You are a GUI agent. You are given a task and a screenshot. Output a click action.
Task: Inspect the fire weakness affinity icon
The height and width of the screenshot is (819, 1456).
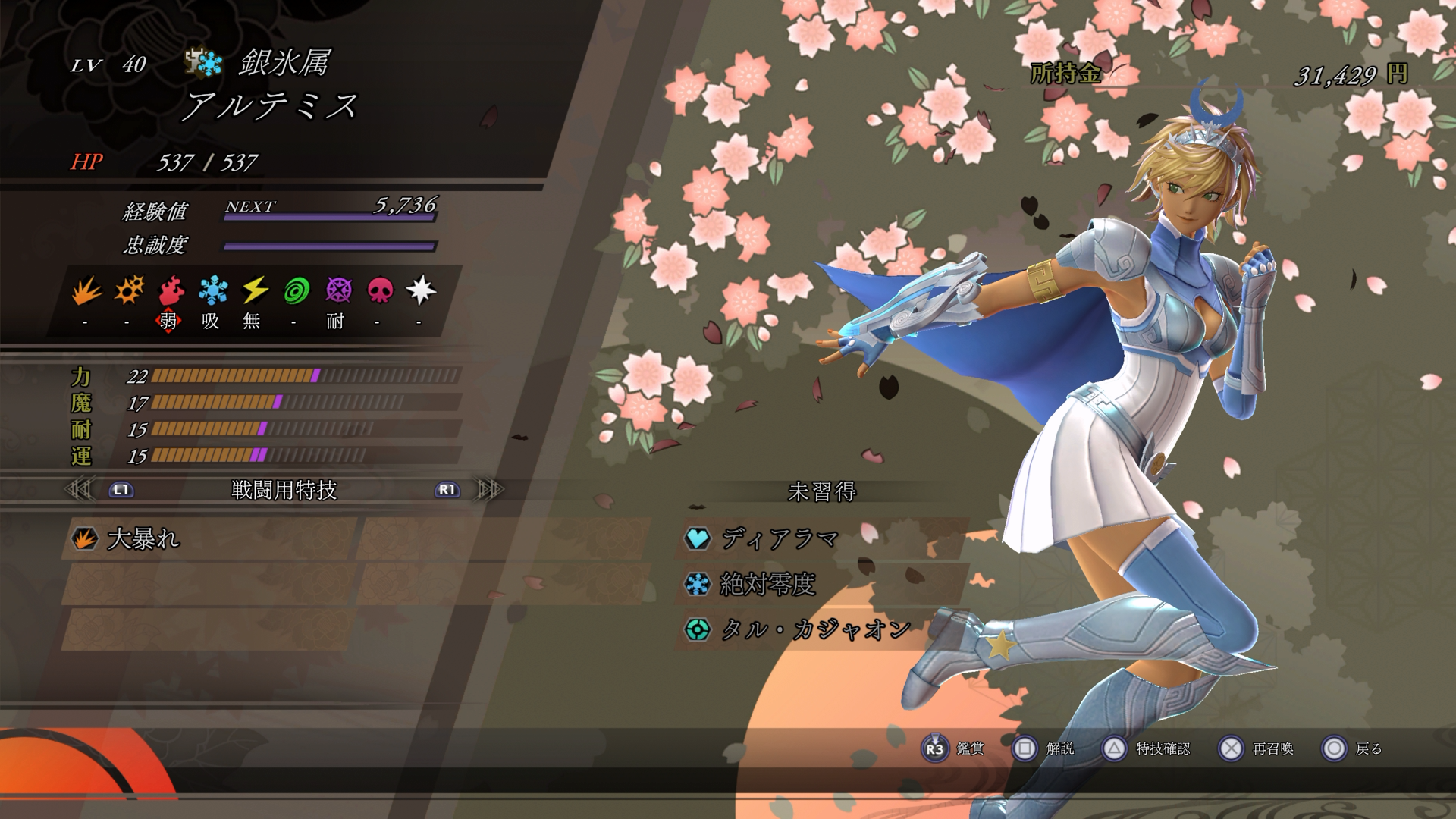(171, 291)
